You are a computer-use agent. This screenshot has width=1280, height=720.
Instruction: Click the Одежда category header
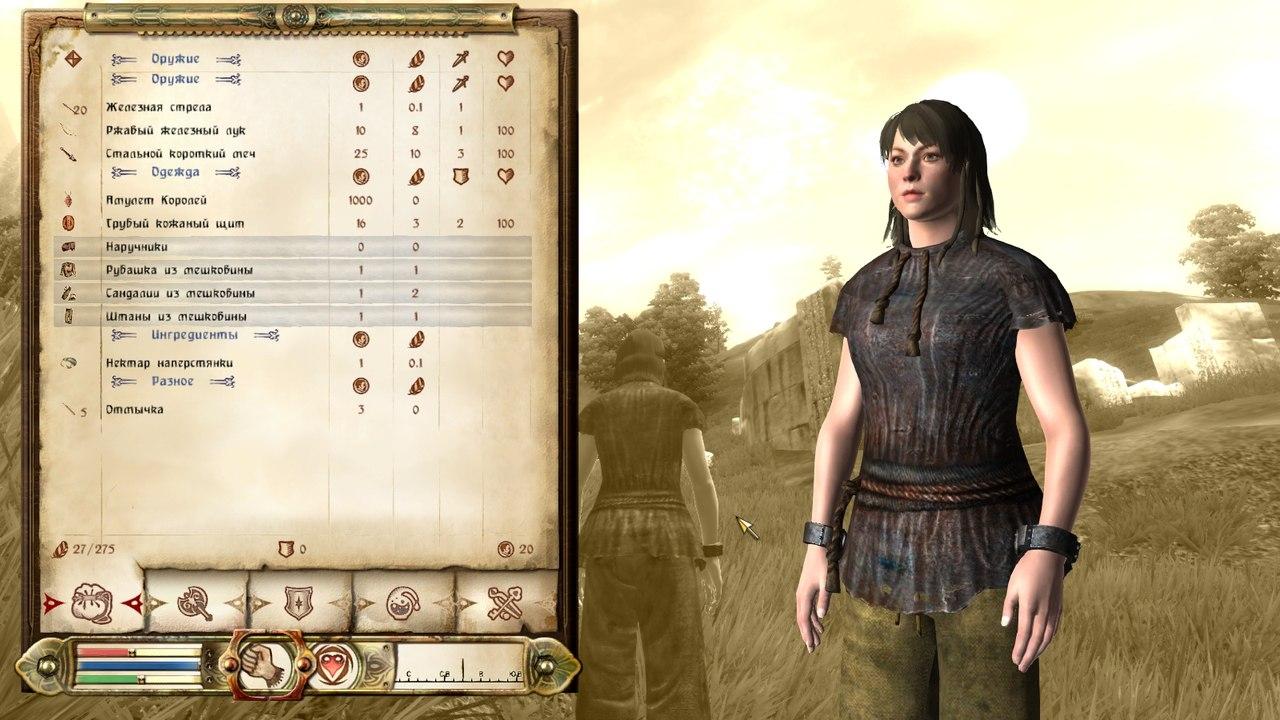(175, 173)
